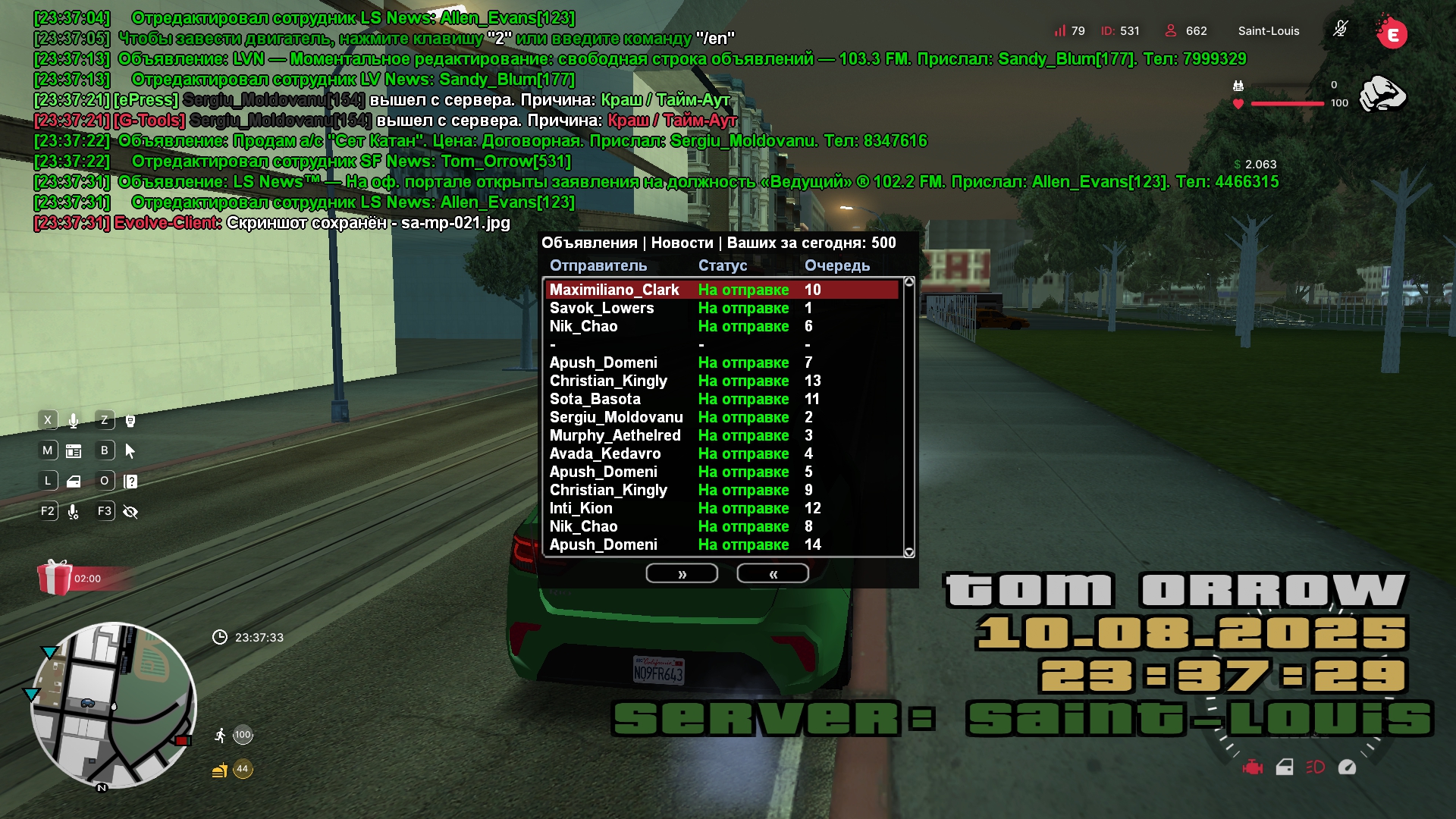Choose the Avada_Kedavro list row
This screenshot has height=819, width=1456.
click(720, 453)
